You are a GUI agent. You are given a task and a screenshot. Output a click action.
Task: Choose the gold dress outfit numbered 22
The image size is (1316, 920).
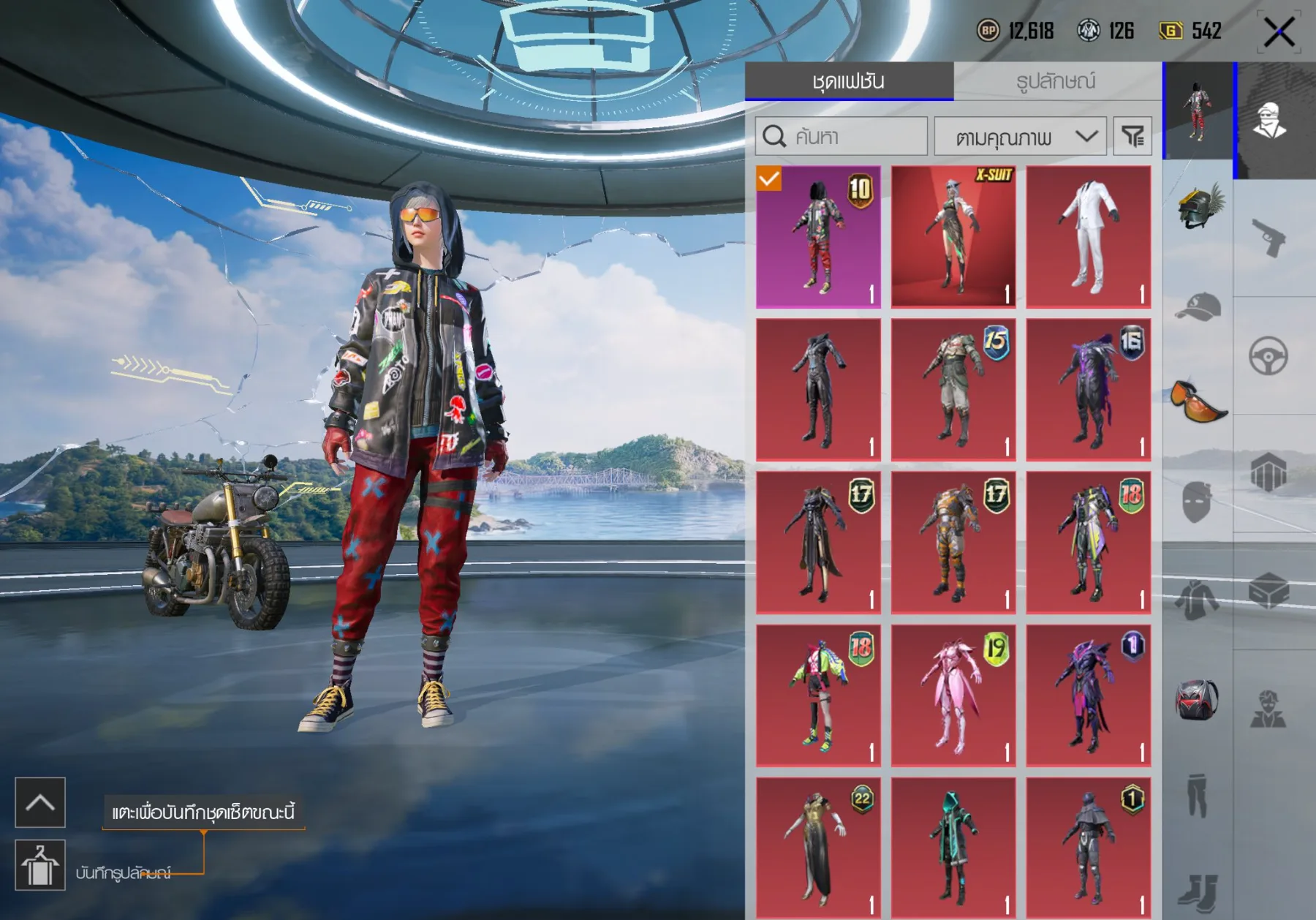tap(818, 847)
